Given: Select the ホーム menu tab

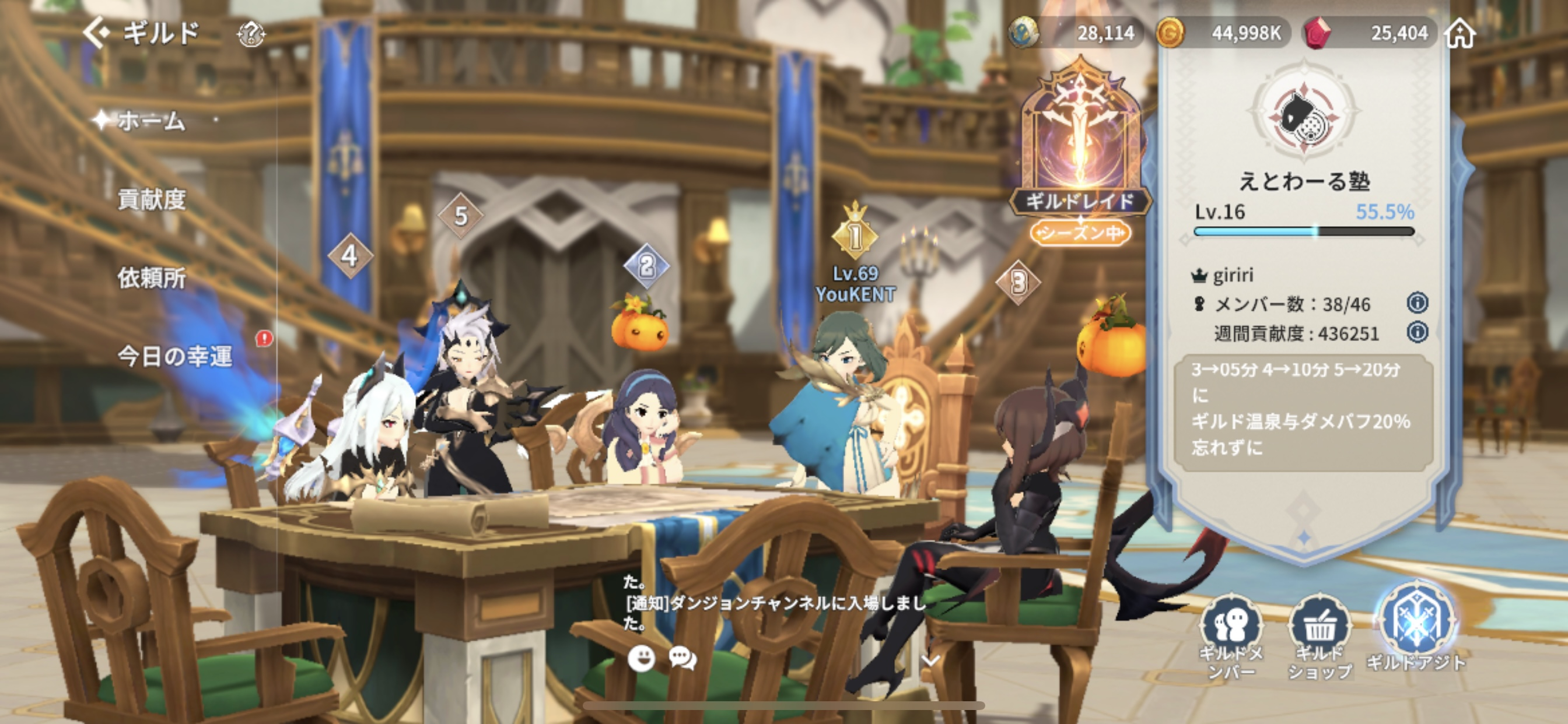Looking at the screenshot, I should 150,121.
